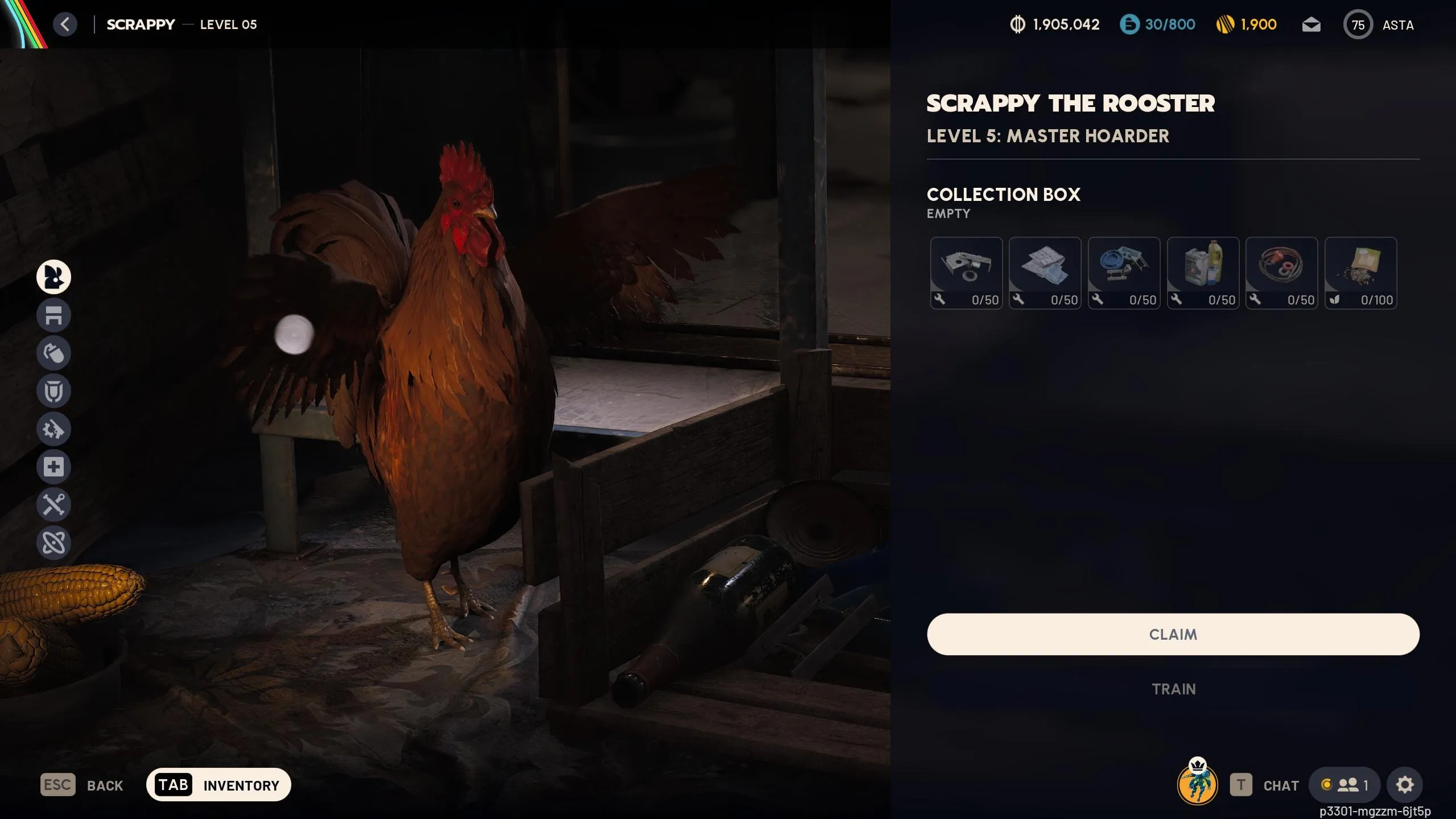This screenshot has width=1456, height=819.
Task: Switch to the medical cross station icon
Action: 53,467
